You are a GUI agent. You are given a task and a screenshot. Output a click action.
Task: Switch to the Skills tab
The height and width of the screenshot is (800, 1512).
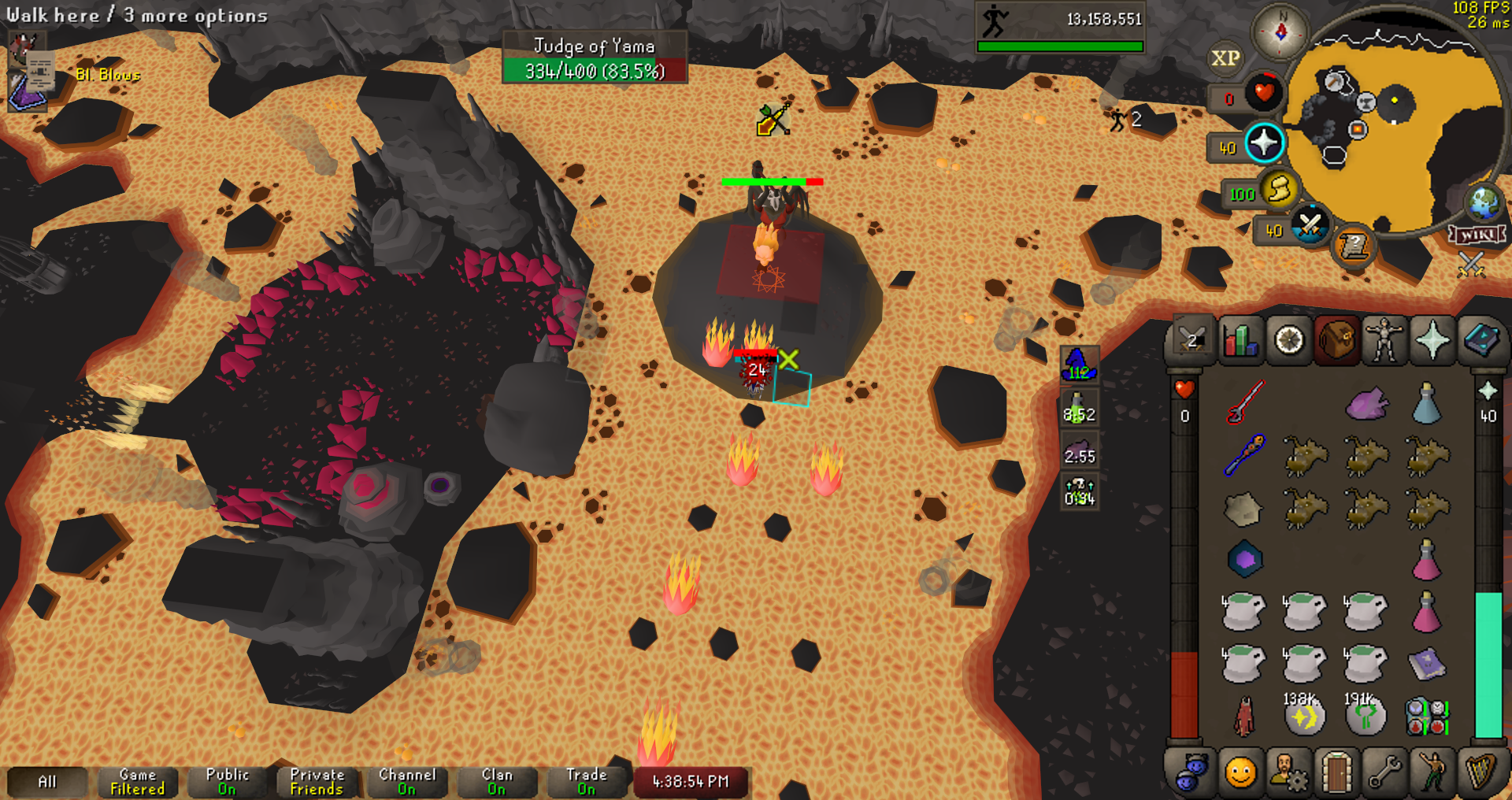1240,341
